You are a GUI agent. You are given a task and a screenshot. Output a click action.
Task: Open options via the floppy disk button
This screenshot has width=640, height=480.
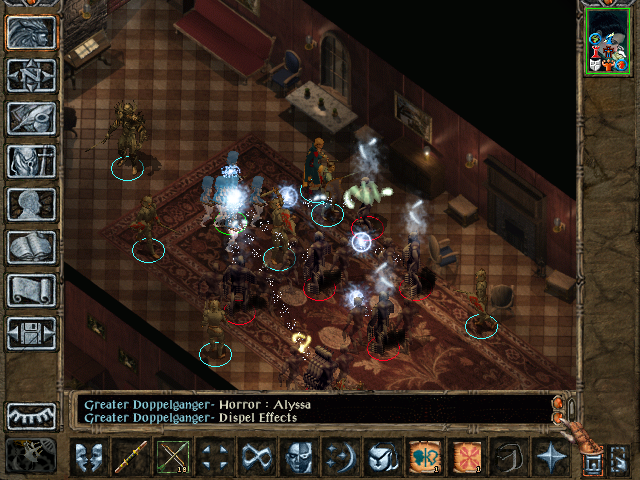click(31, 333)
